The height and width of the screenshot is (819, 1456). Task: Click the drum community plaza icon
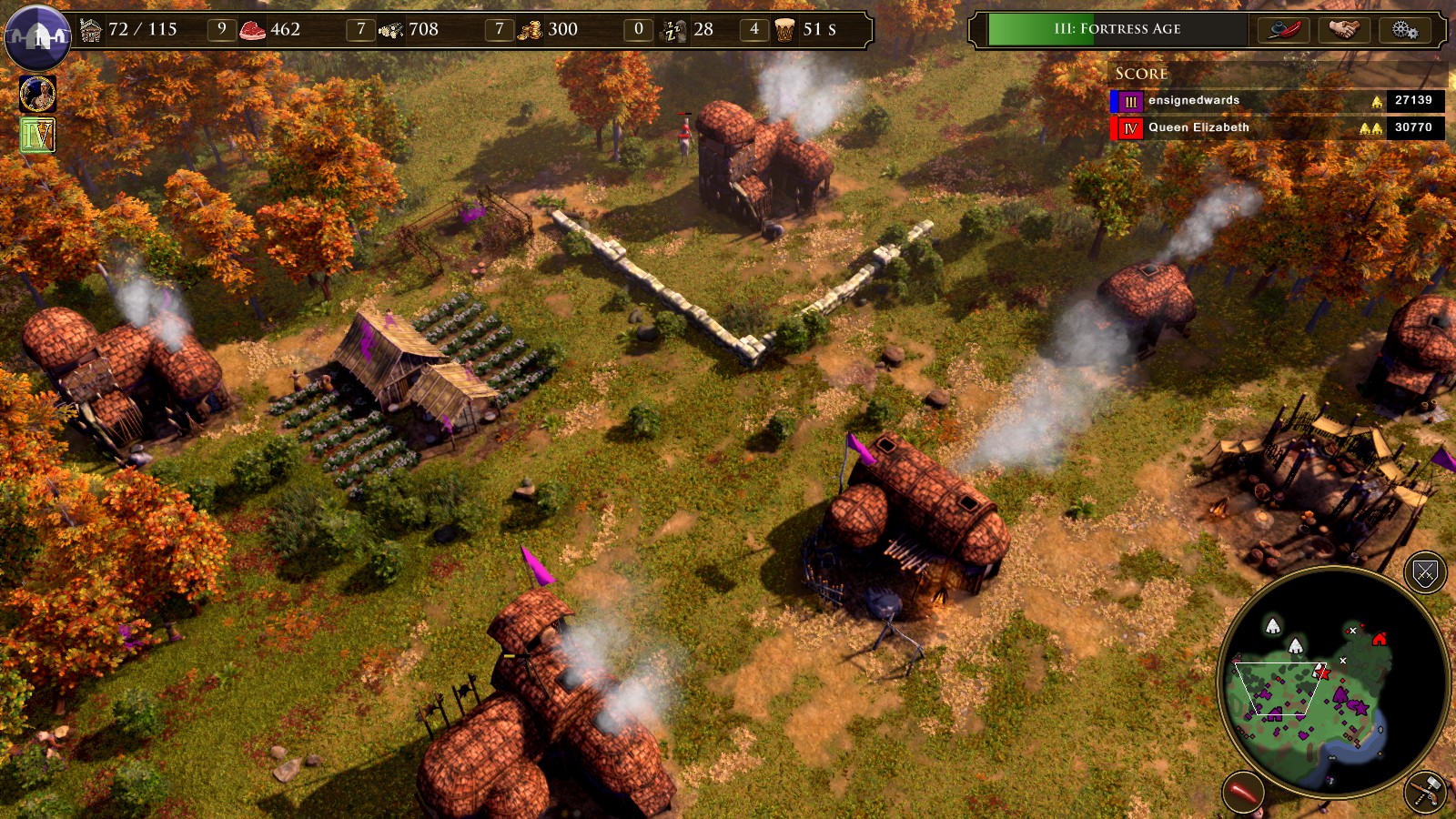pyautogui.click(x=784, y=30)
